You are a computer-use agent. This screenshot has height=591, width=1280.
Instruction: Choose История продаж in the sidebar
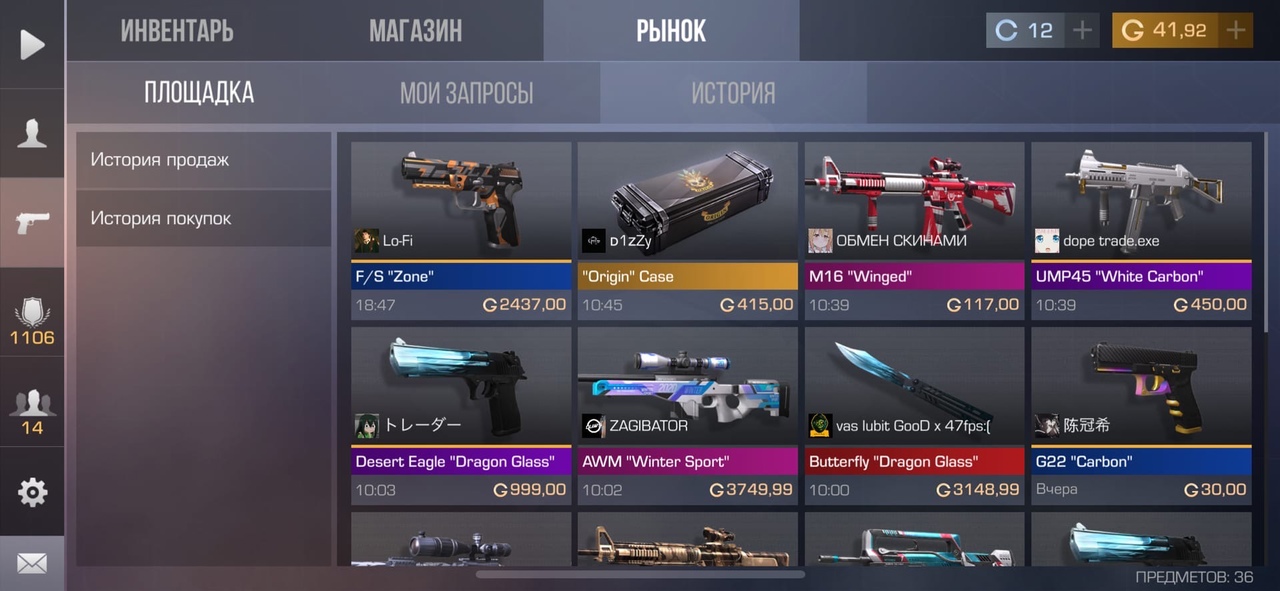(203, 160)
